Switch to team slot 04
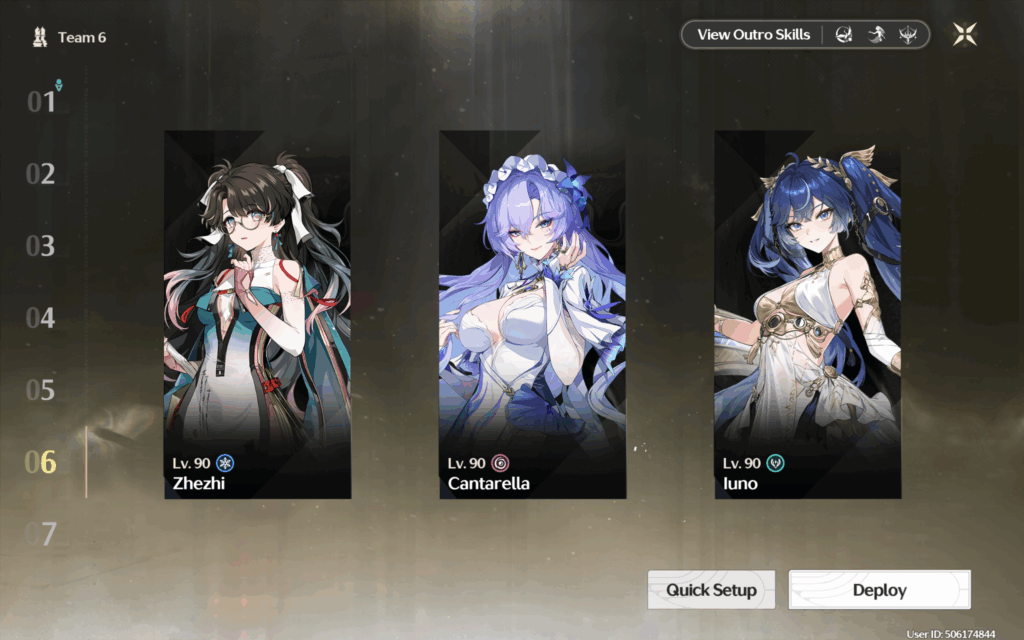1024x640 pixels. tap(41, 318)
